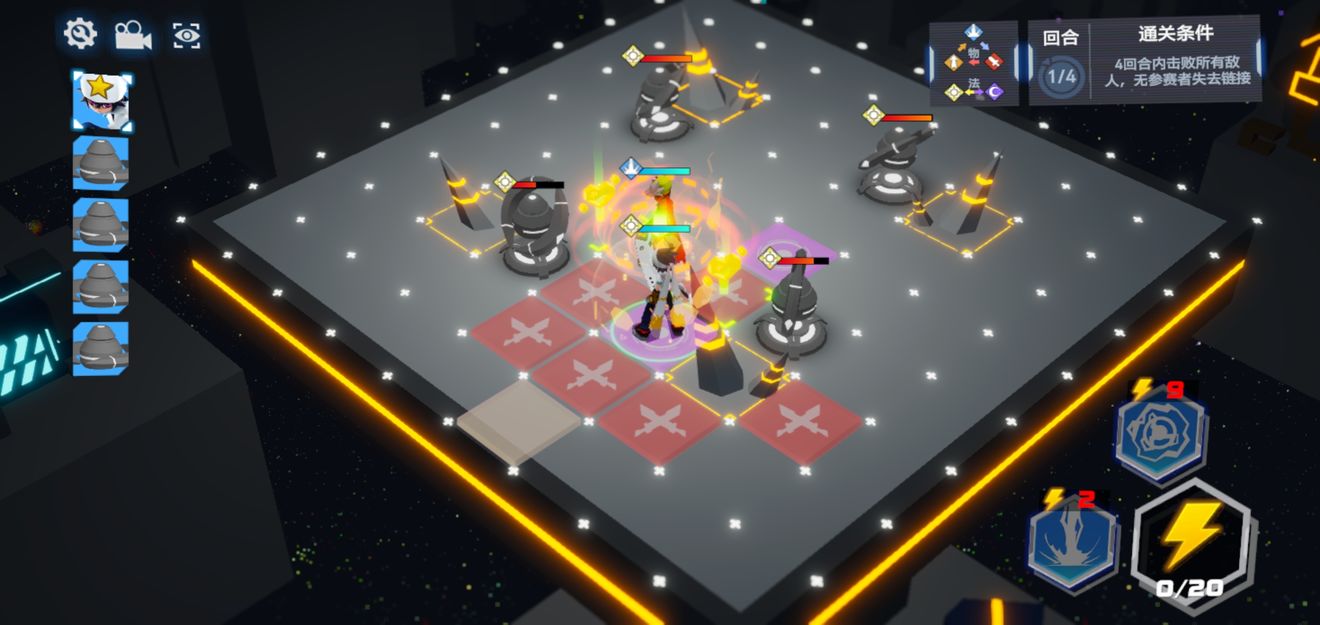Open the 通关条件 clear conditions panel
Screen dimensions: 1320x625
coord(1175,60)
